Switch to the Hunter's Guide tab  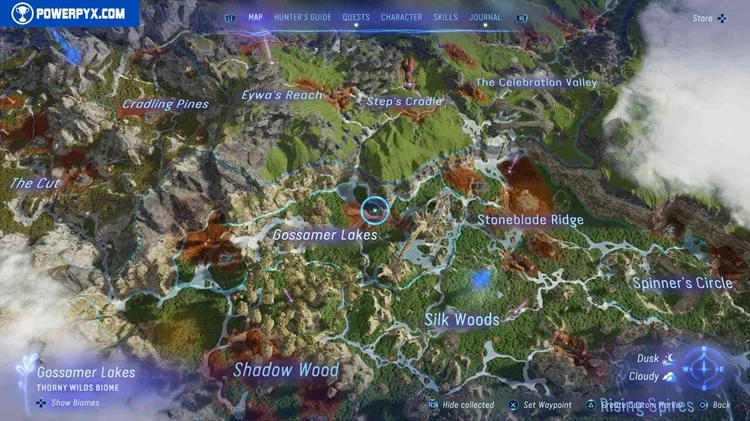coord(301,17)
